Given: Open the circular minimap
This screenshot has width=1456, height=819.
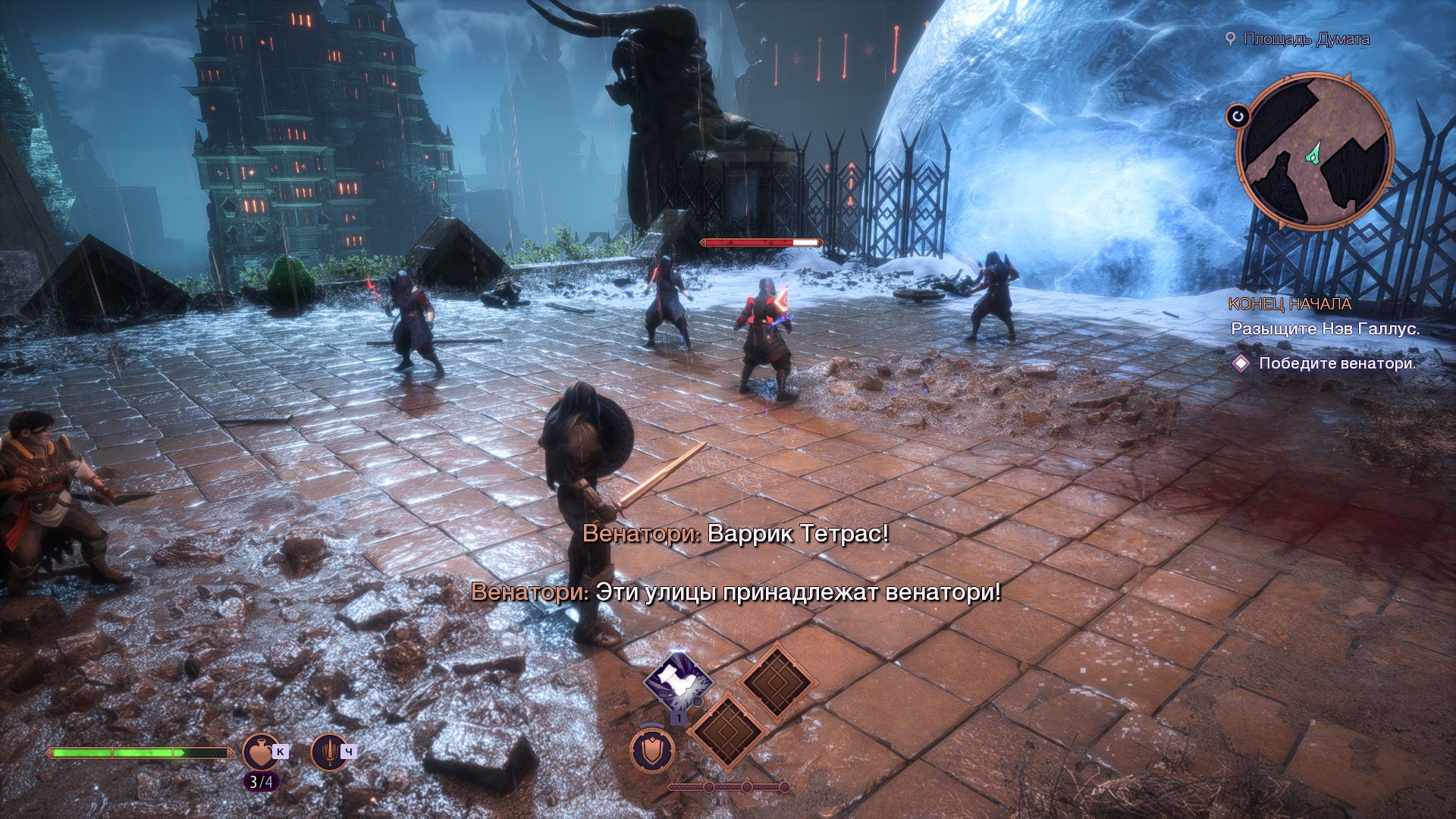Looking at the screenshot, I should [1315, 152].
